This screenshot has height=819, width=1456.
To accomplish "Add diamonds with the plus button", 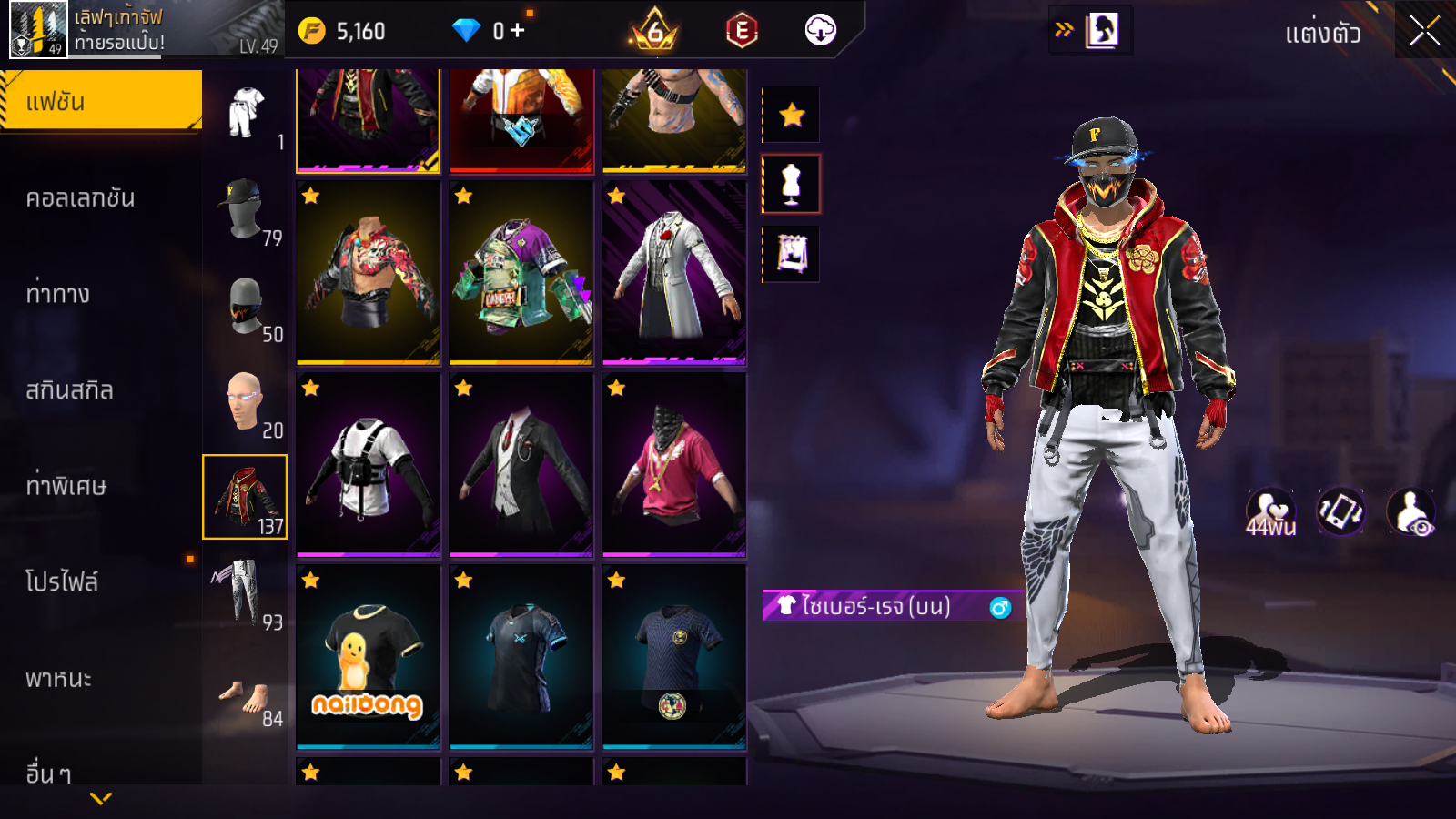I will click(x=517, y=31).
